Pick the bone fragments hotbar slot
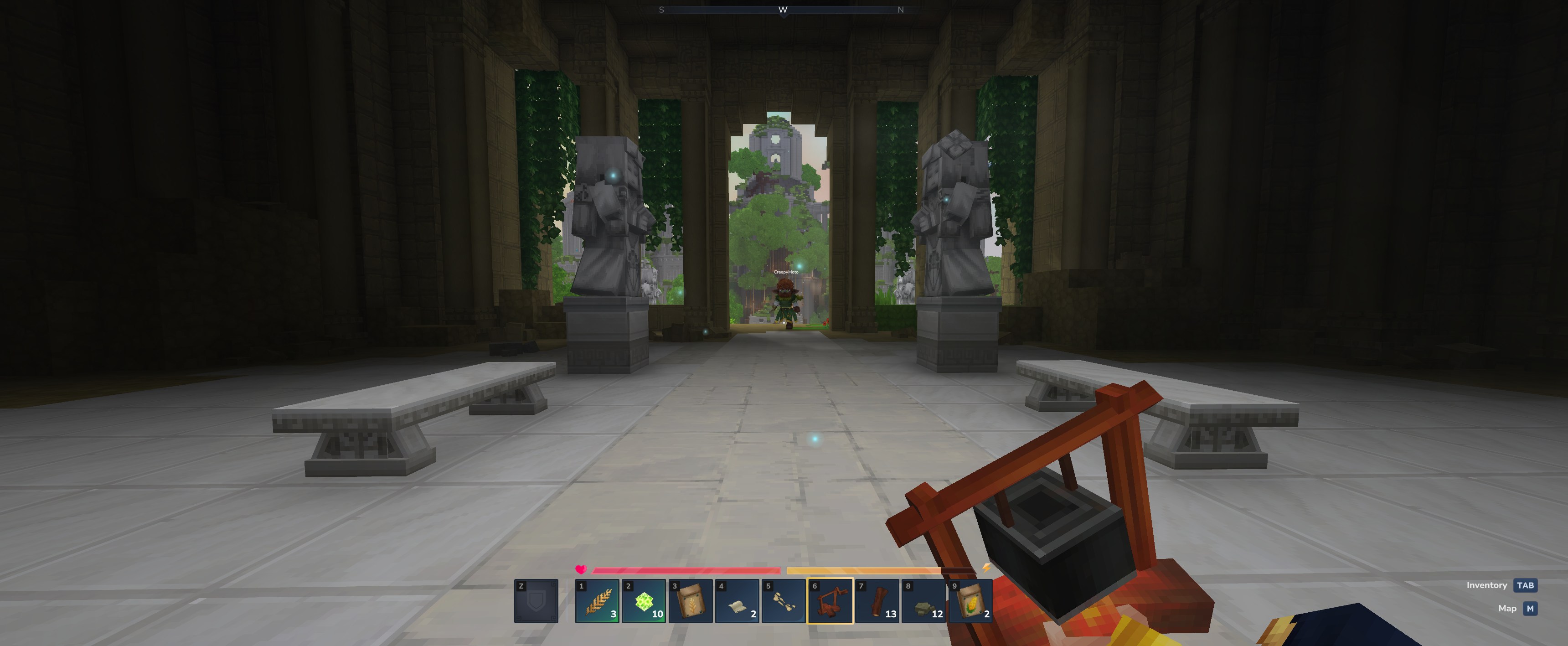The image size is (1568, 646). [784, 601]
